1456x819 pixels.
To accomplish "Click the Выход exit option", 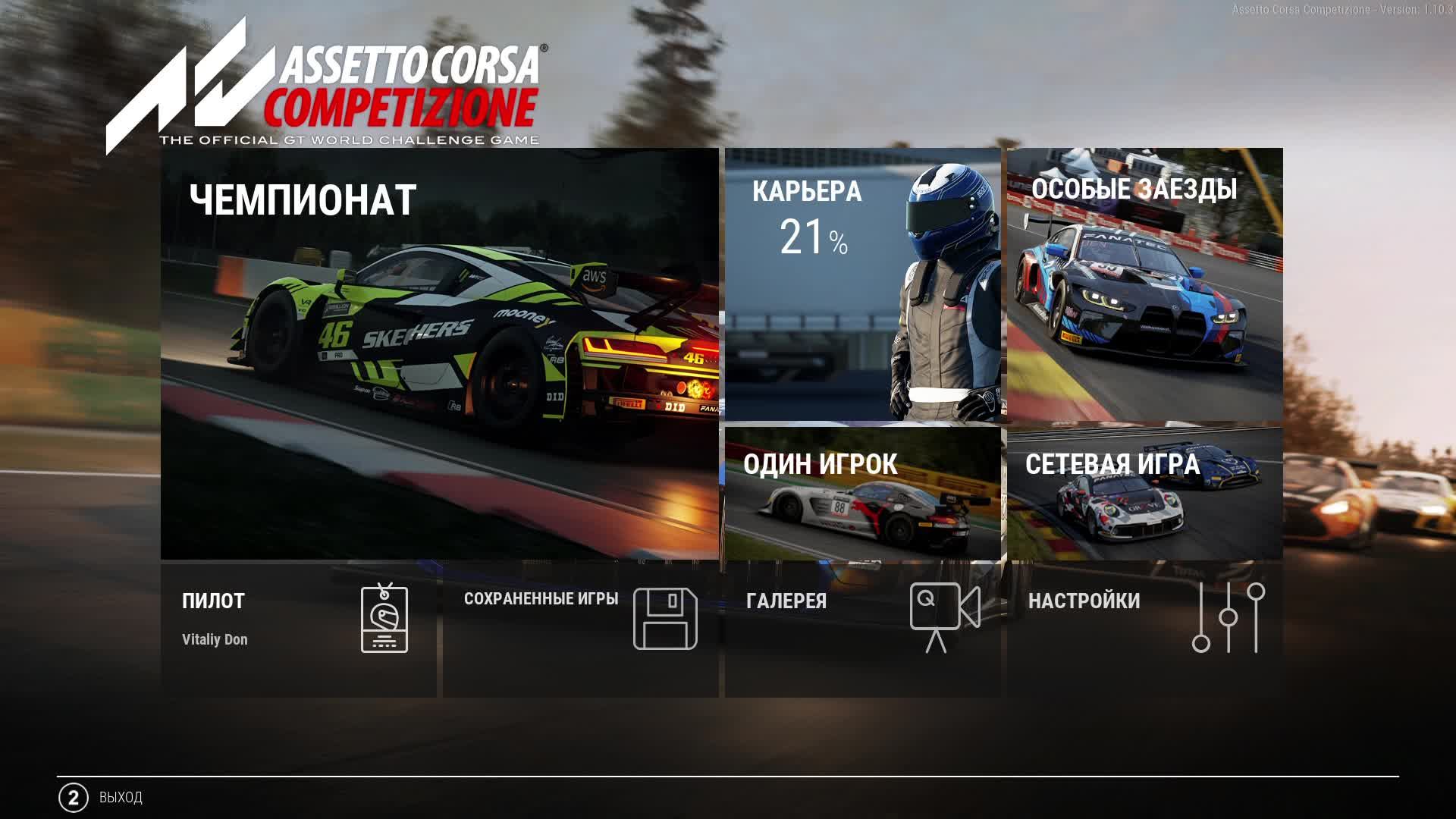I will (x=101, y=798).
